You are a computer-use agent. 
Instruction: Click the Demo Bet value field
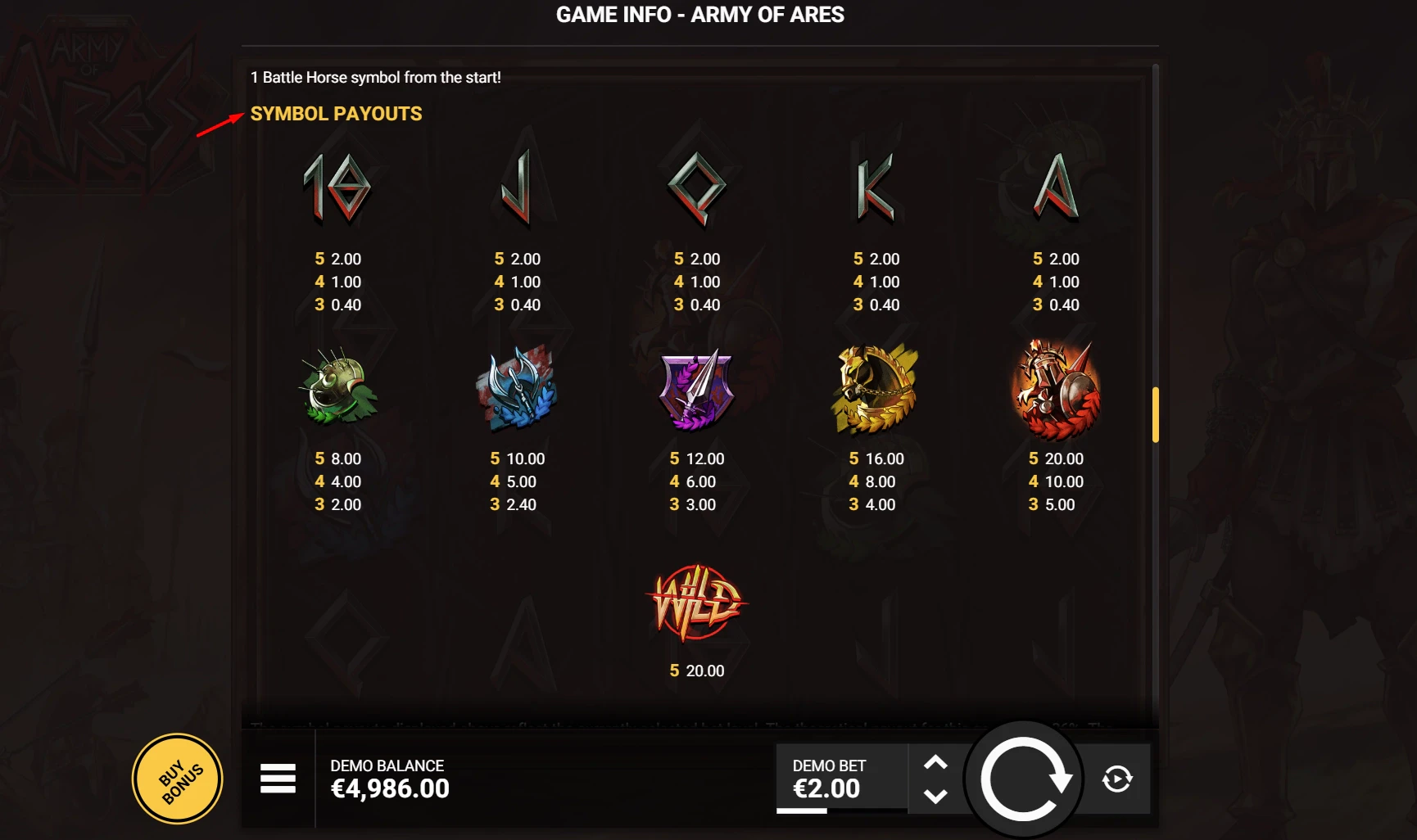829,778
